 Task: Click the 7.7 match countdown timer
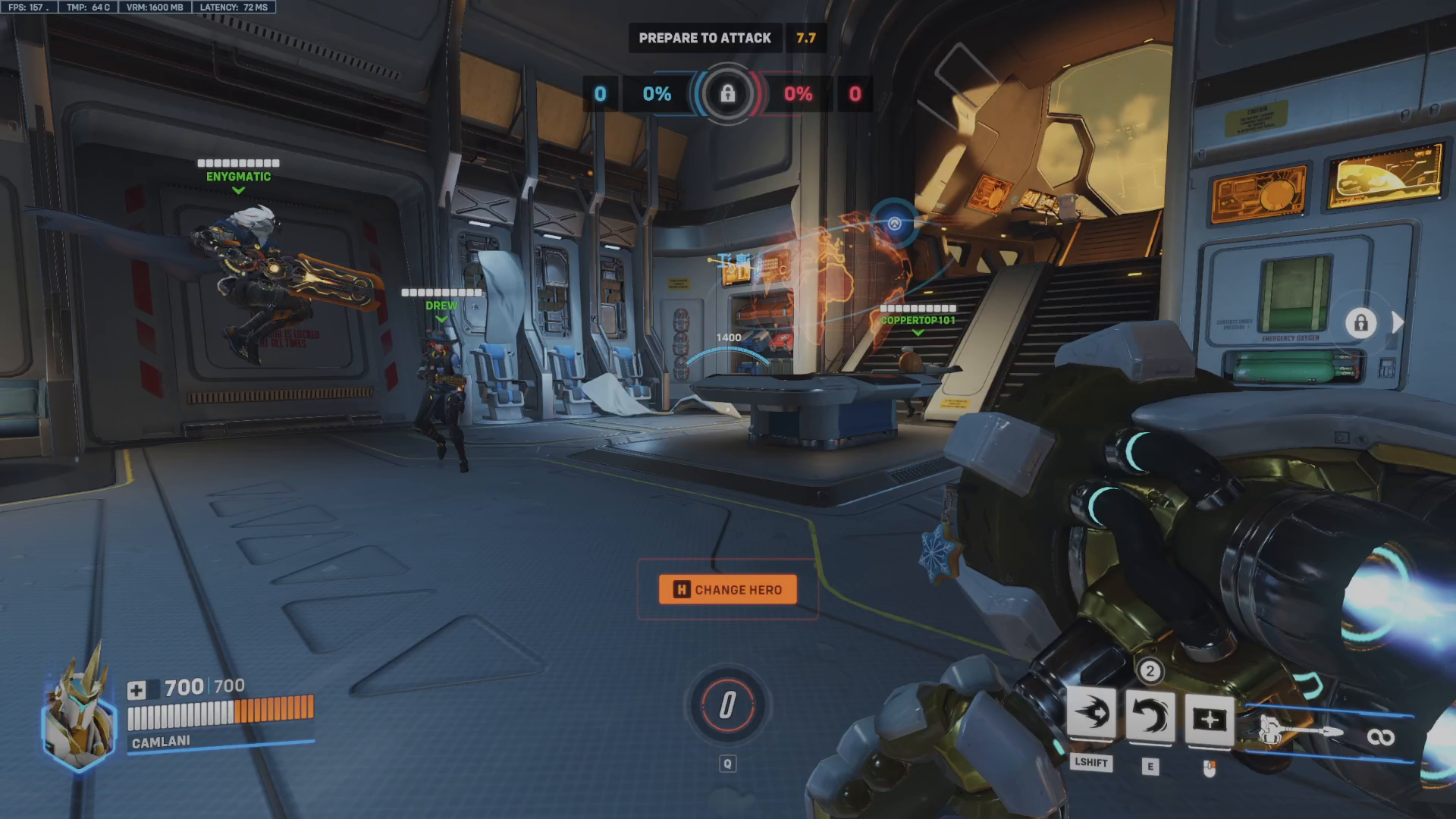(805, 38)
